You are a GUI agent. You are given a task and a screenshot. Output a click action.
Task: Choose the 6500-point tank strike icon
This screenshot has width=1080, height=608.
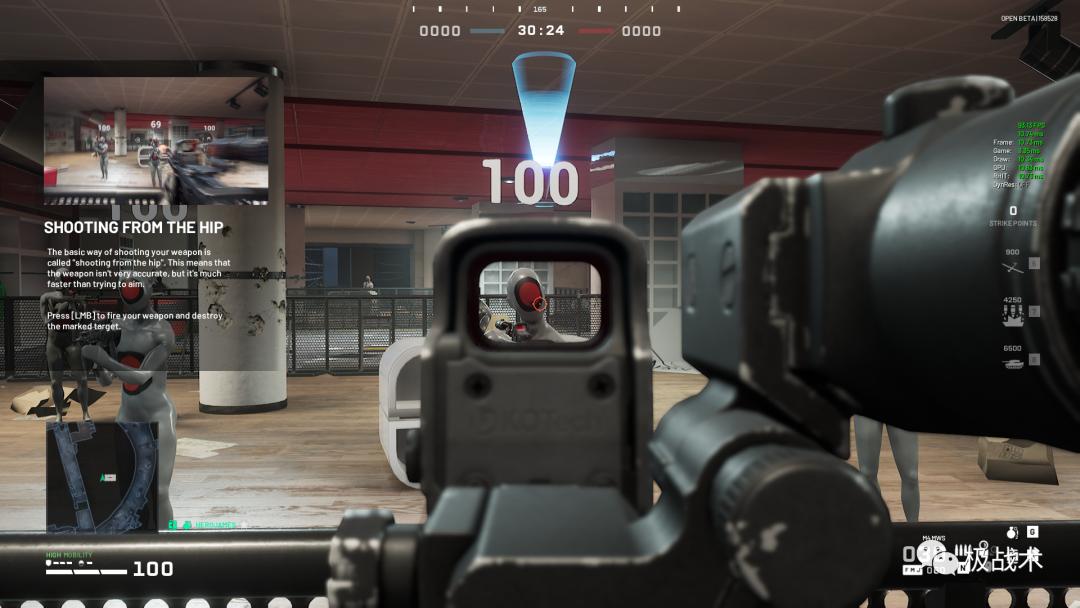[1013, 361]
